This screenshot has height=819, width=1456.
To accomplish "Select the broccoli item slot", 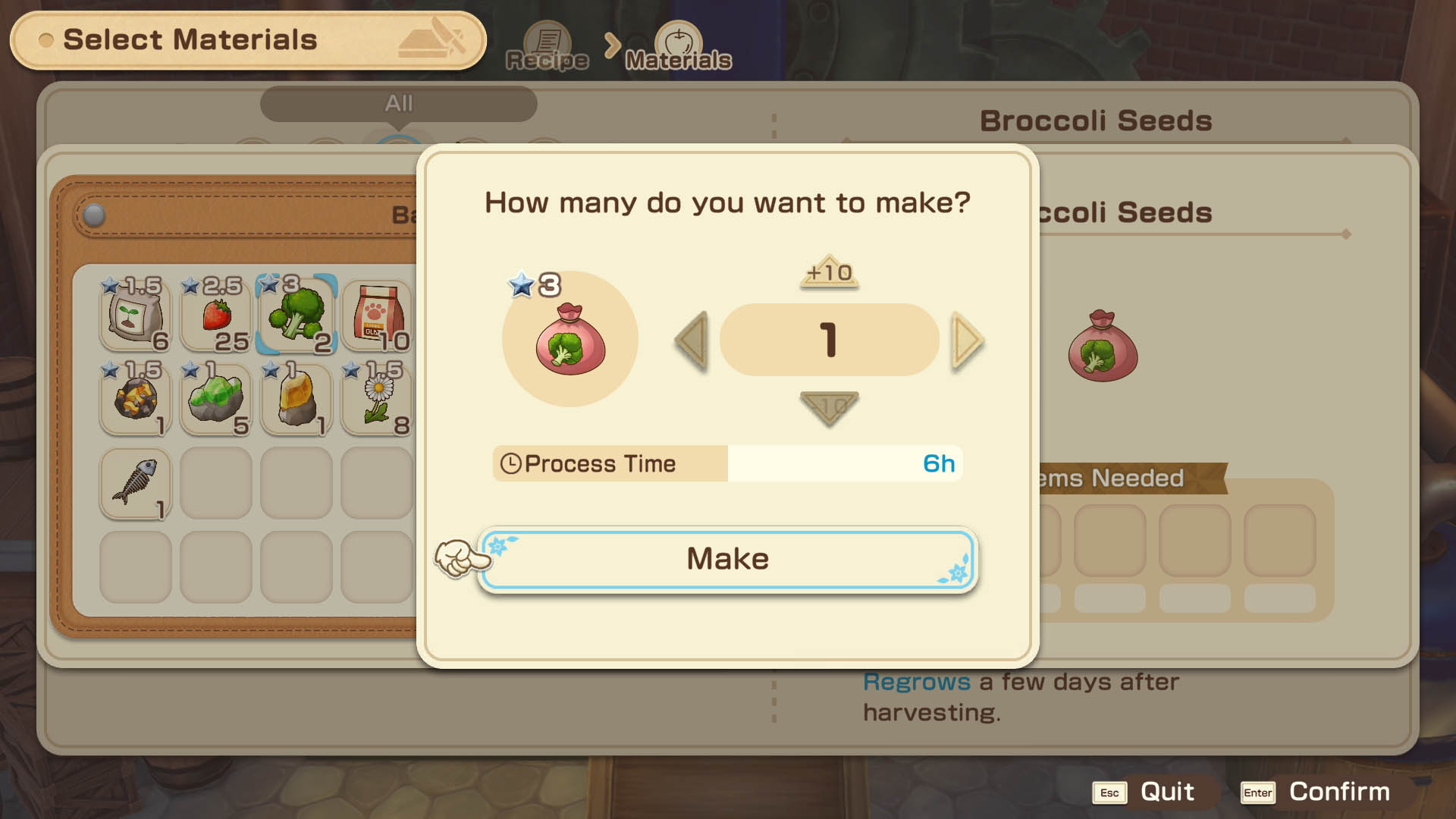I will click(297, 315).
